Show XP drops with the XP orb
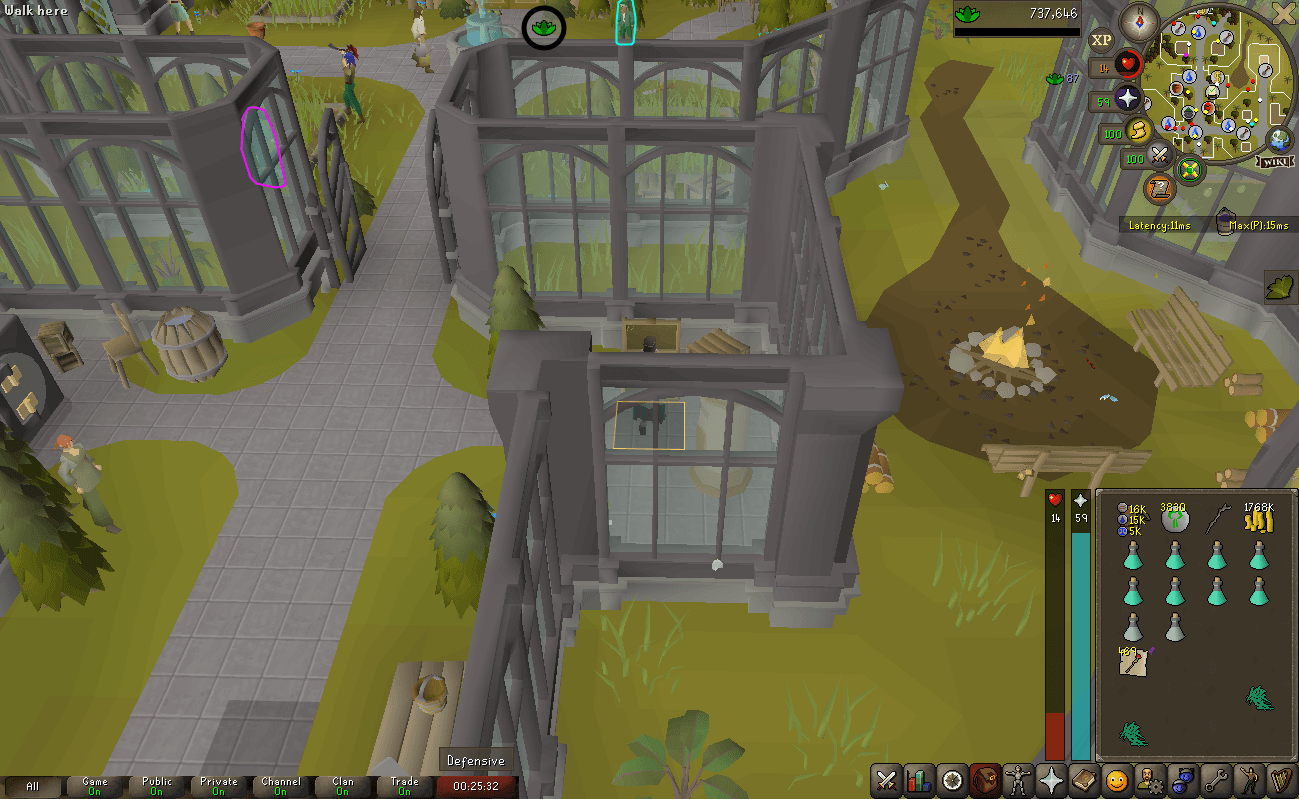The image size is (1299, 799). pyautogui.click(x=1101, y=39)
